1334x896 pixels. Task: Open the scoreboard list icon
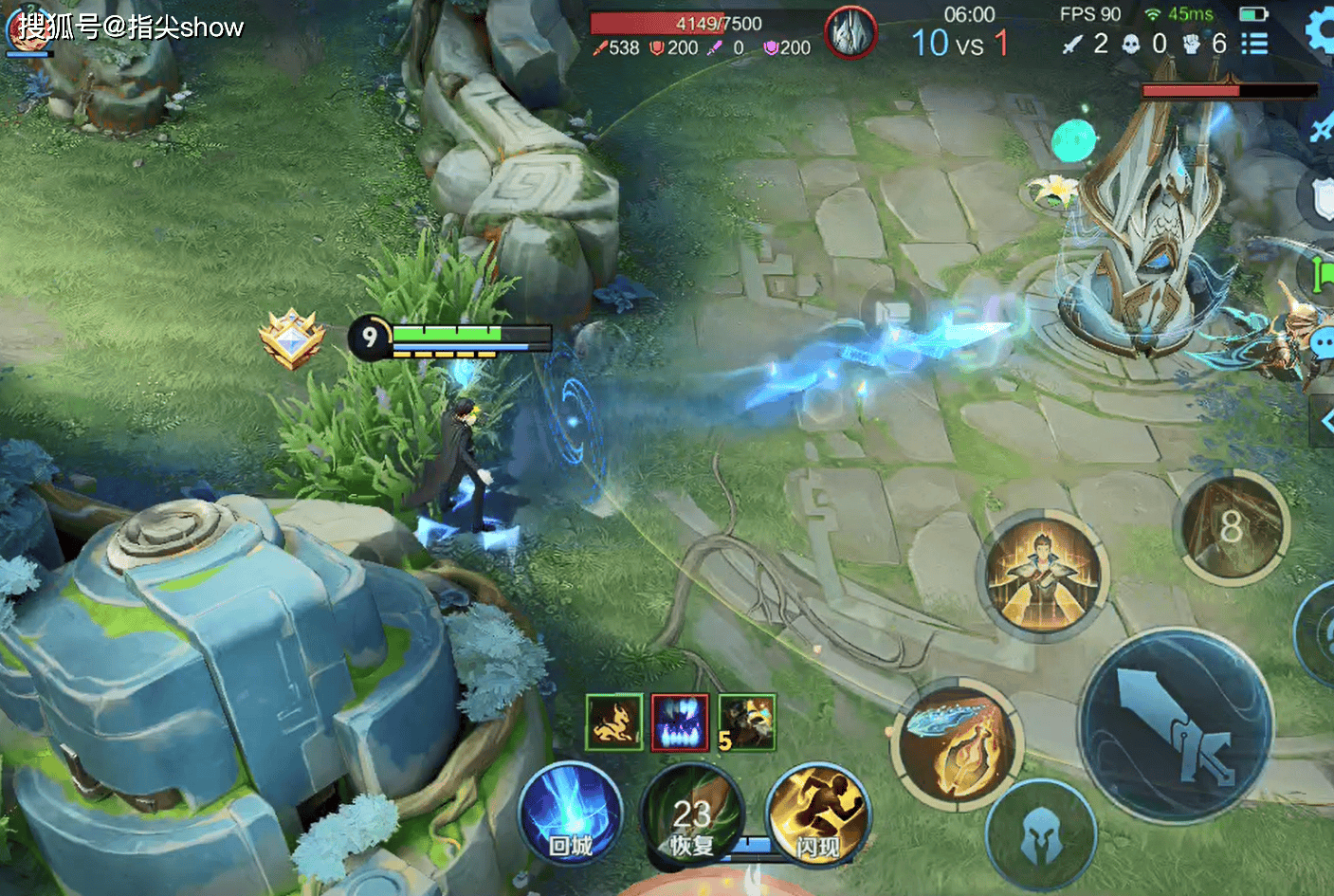coord(1254,44)
